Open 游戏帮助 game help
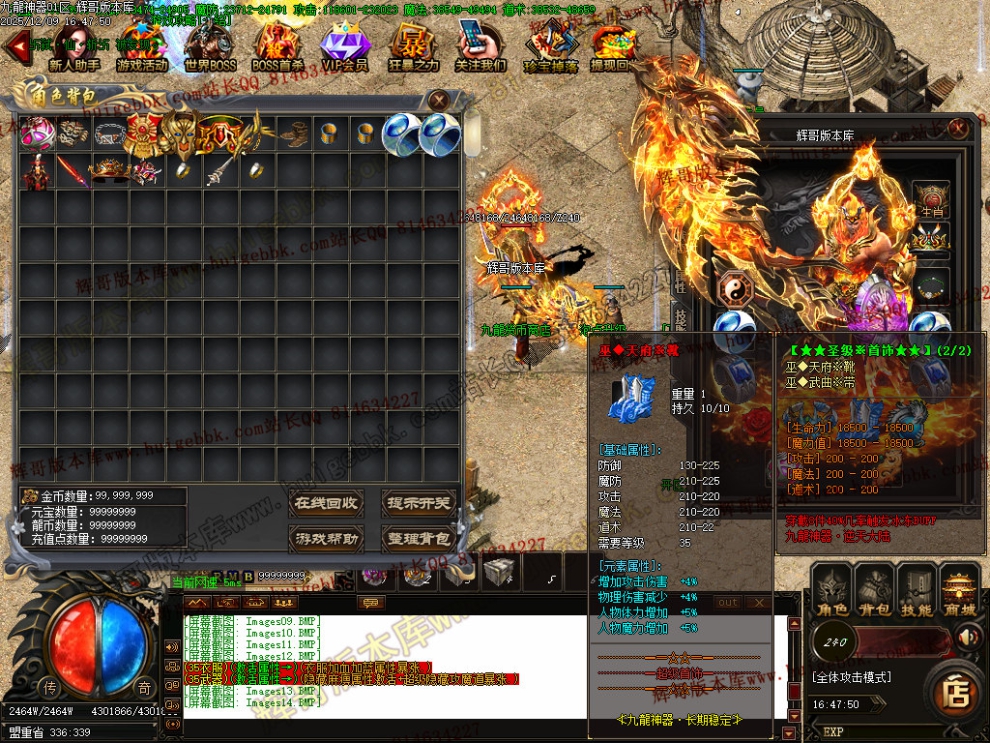Image resolution: width=990 pixels, height=743 pixels. (x=325, y=539)
